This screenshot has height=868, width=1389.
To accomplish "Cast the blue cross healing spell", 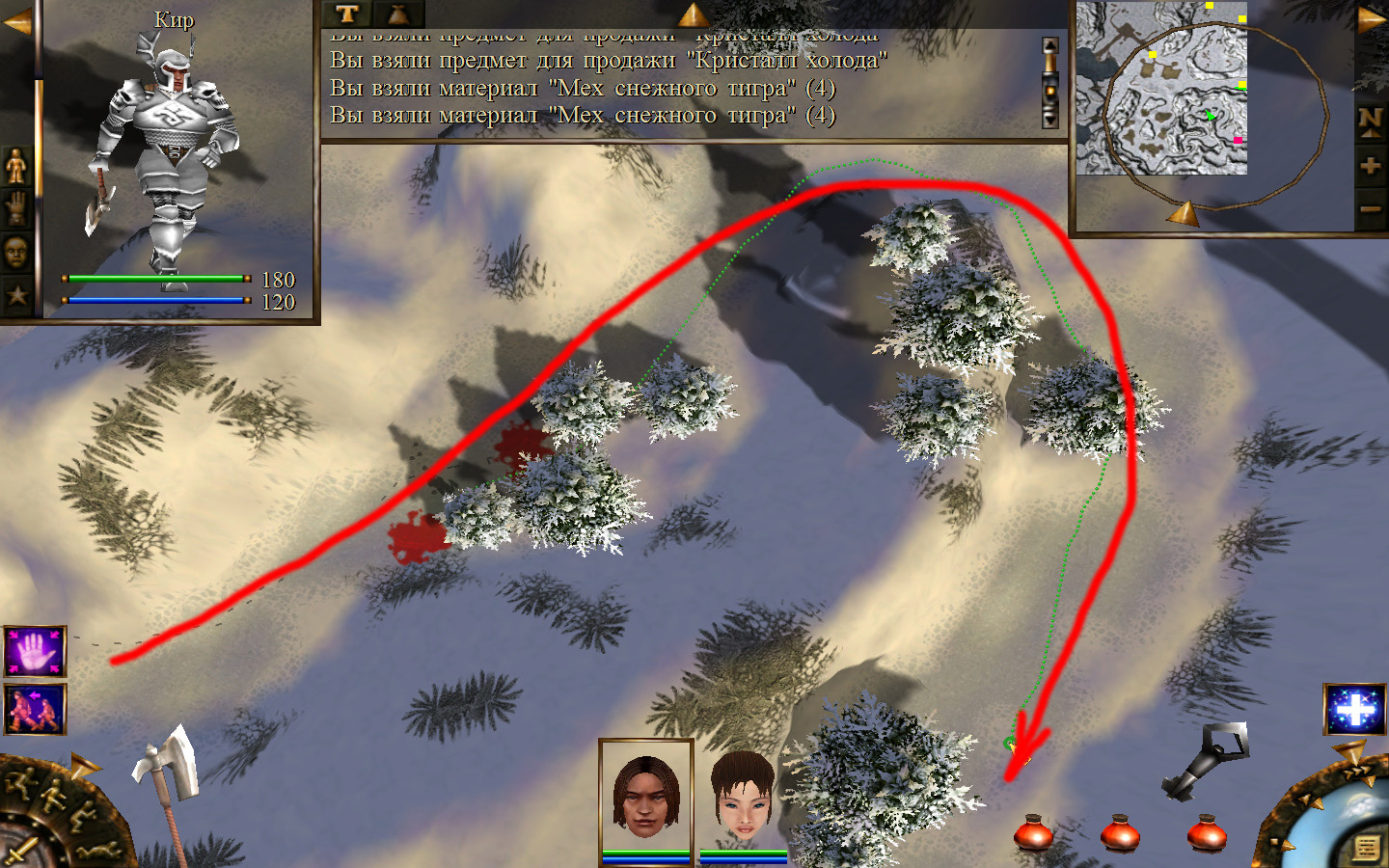I will tap(1354, 710).
